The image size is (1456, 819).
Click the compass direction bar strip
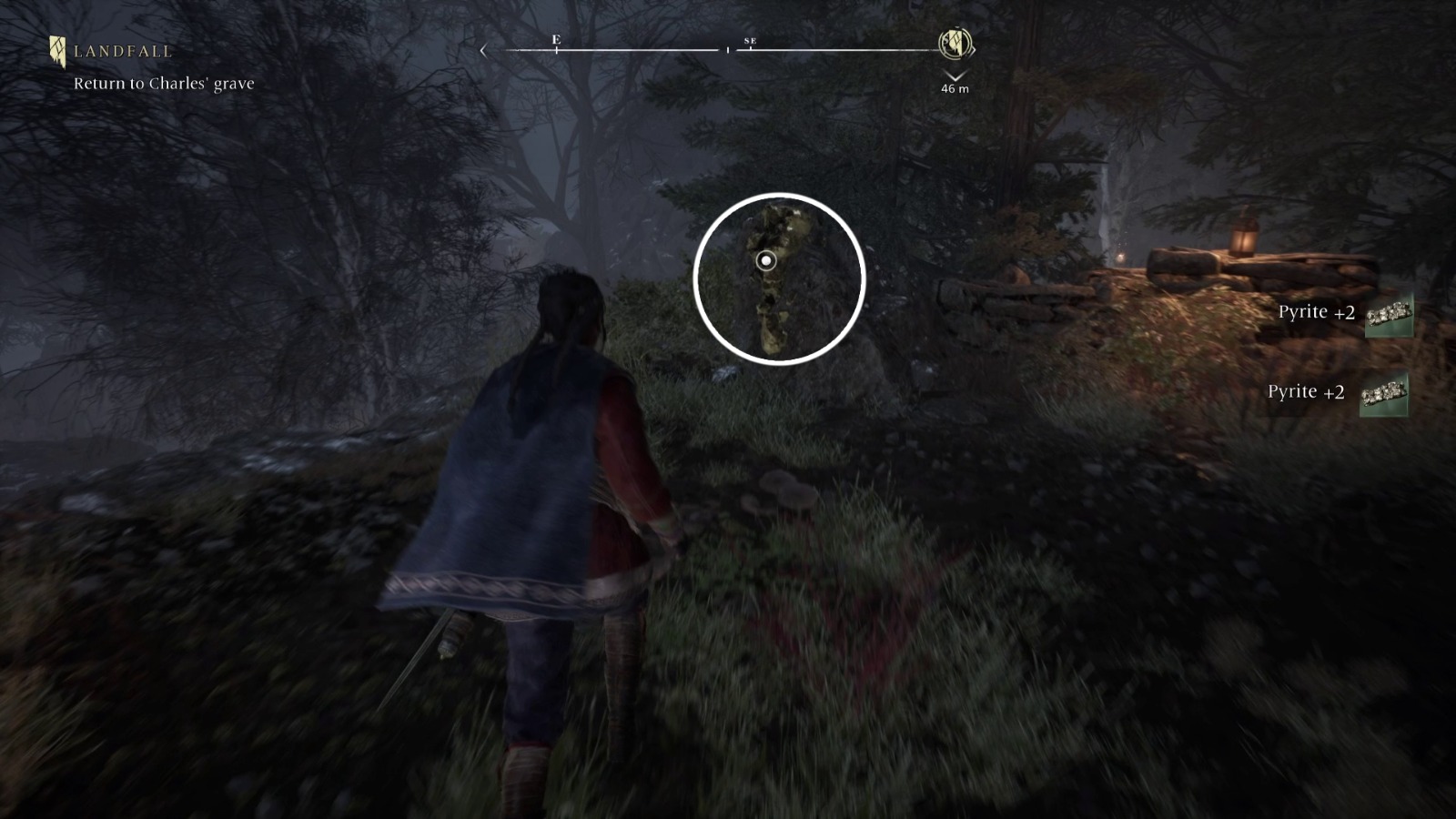pos(719,52)
